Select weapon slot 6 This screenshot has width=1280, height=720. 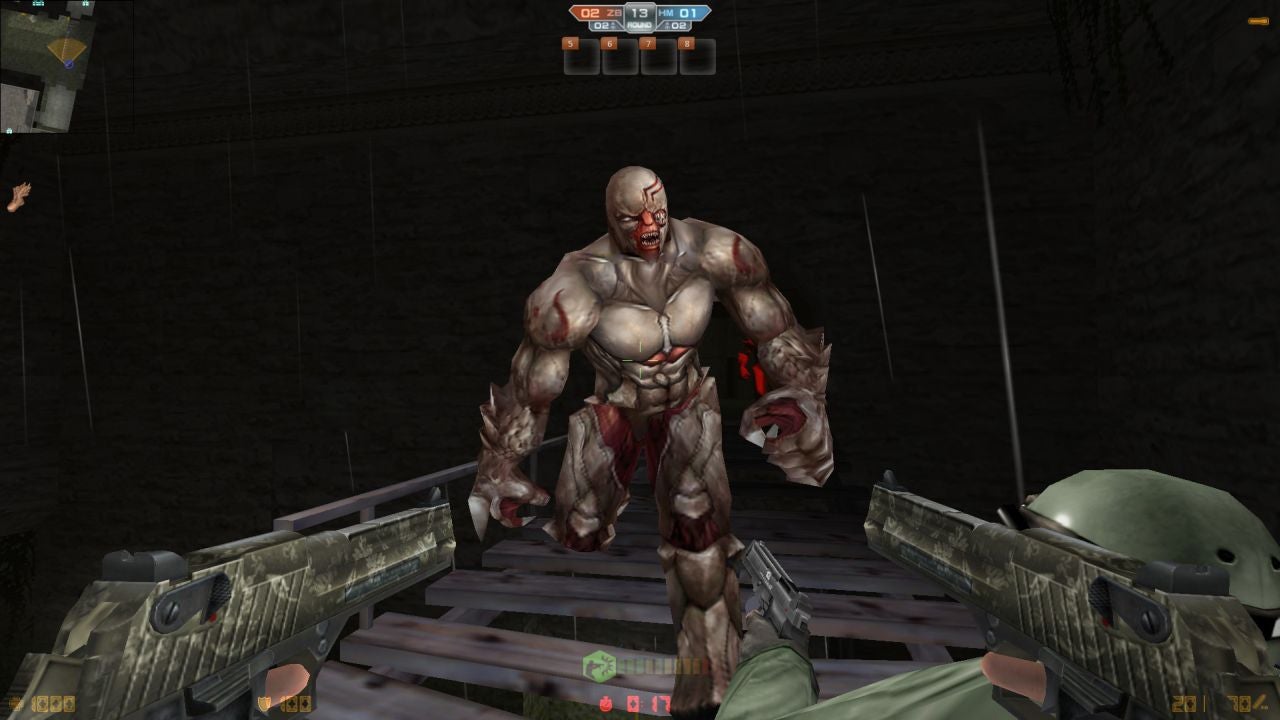[x=610, y=43]
